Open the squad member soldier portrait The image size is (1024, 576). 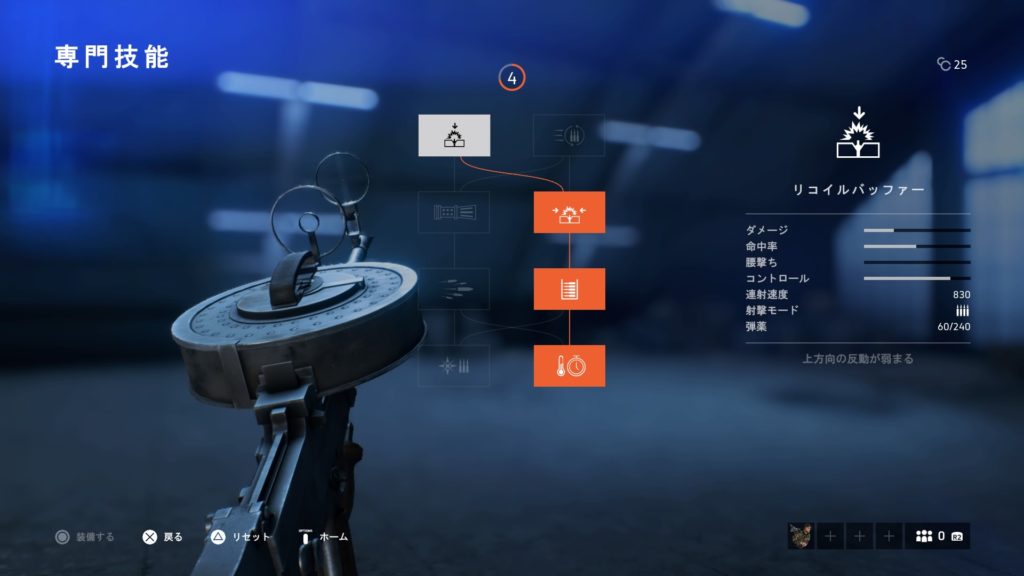pyautogui.click(x=801, y=536)
